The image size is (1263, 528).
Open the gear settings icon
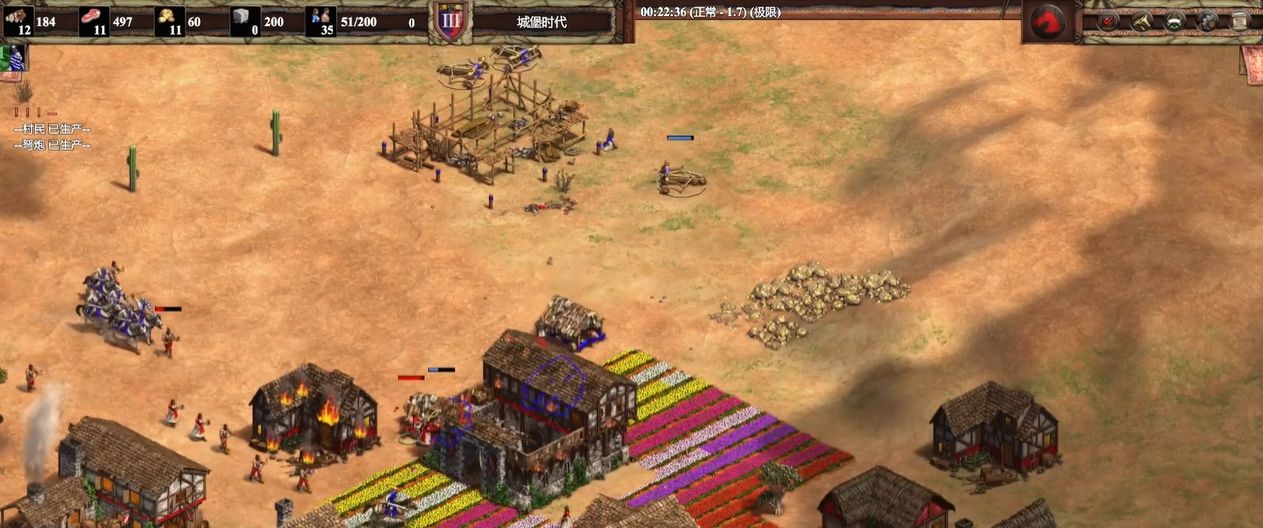click(x=1208, y=21)
